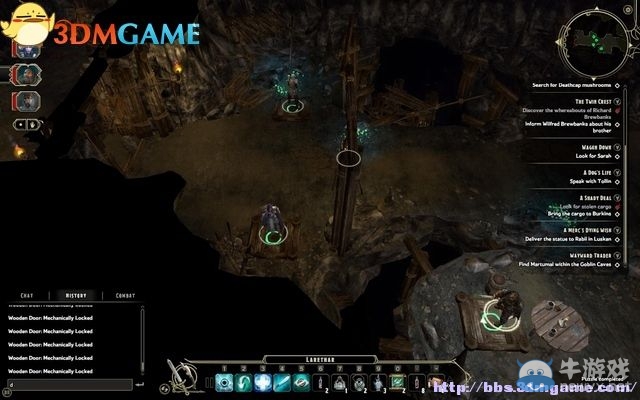Open the Combat log tab
Viewport: 640px width, 400px height.
[125, 295]
